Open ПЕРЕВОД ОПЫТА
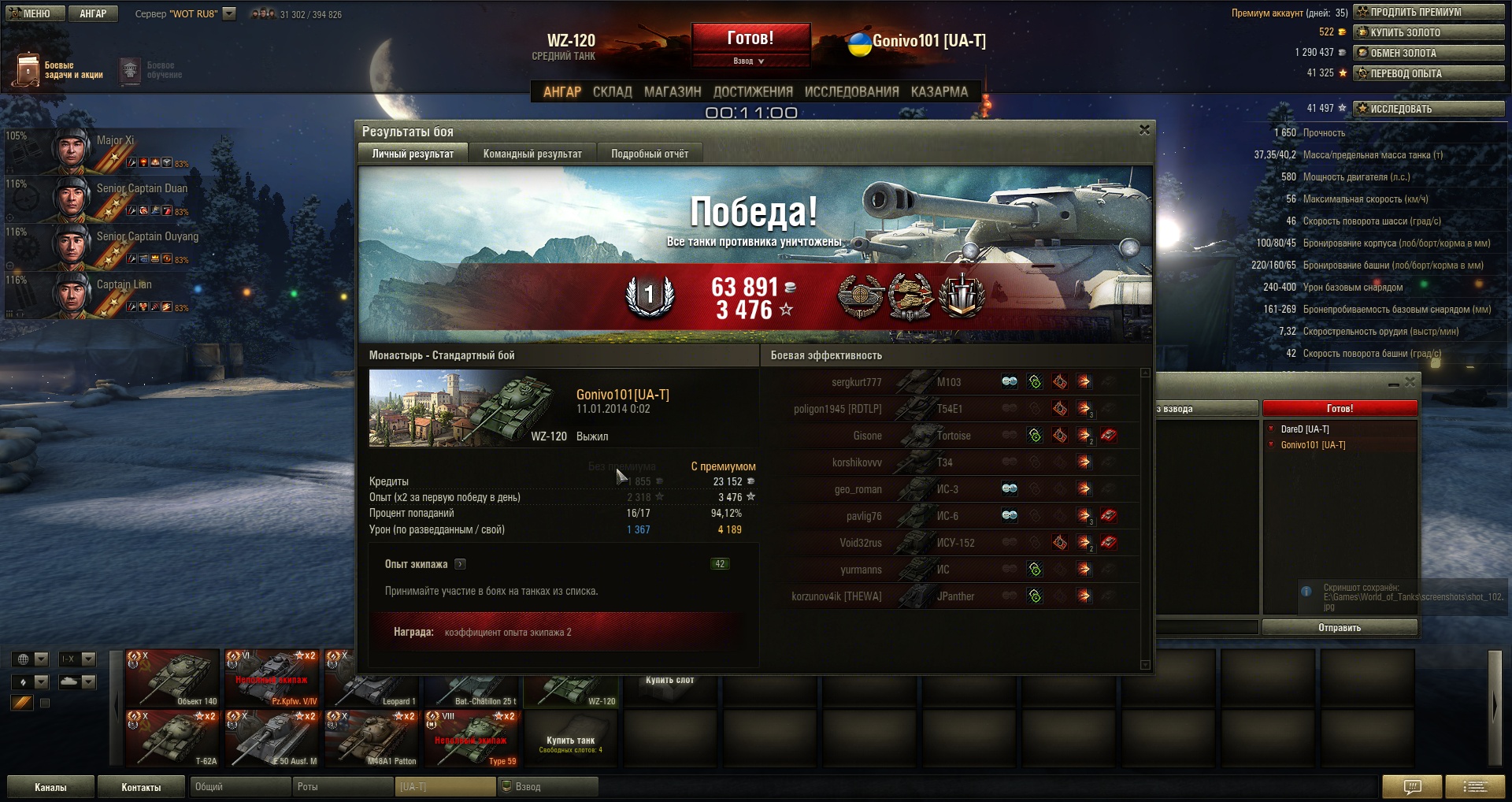 pyautogui.click(x=1429, y=73)
